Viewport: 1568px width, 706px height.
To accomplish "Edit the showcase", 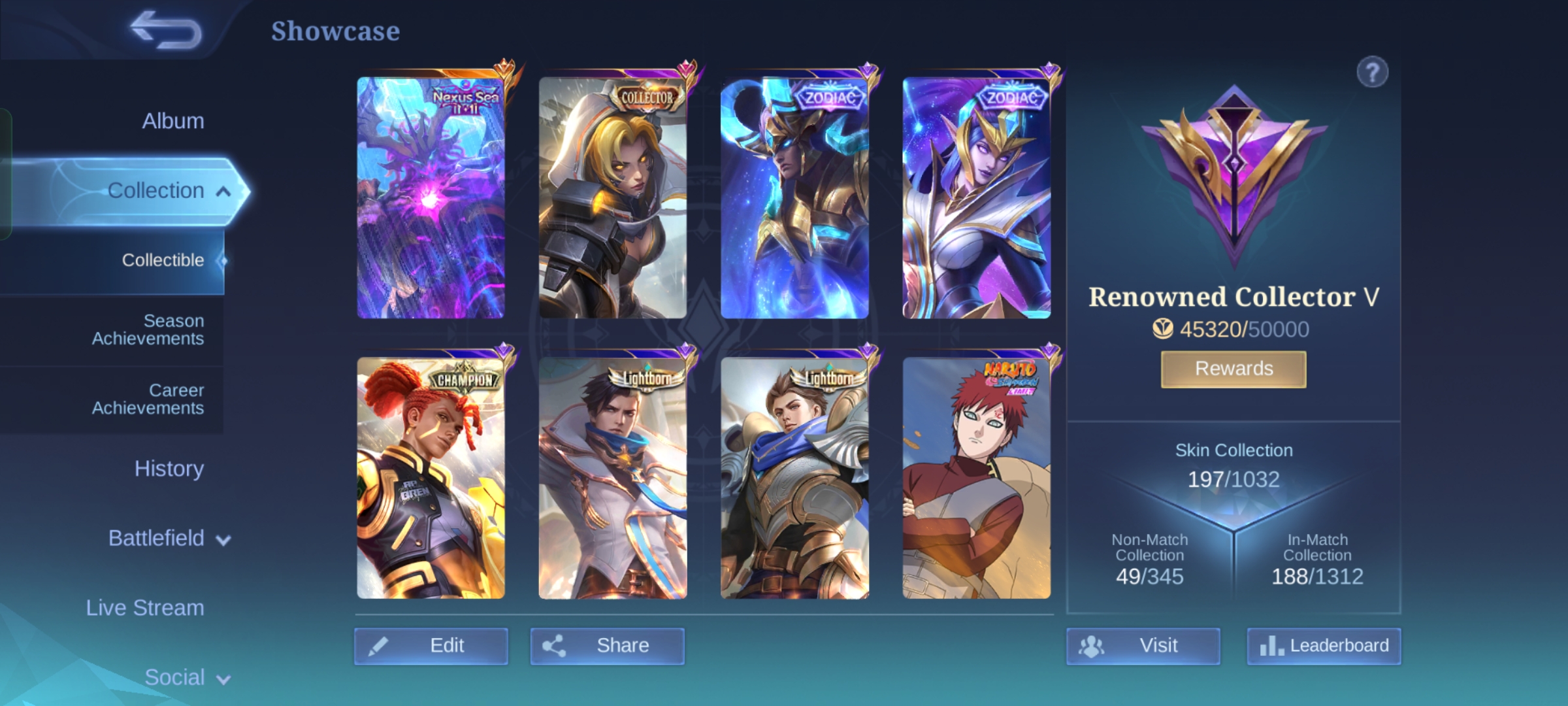I will tap(431, 646).
